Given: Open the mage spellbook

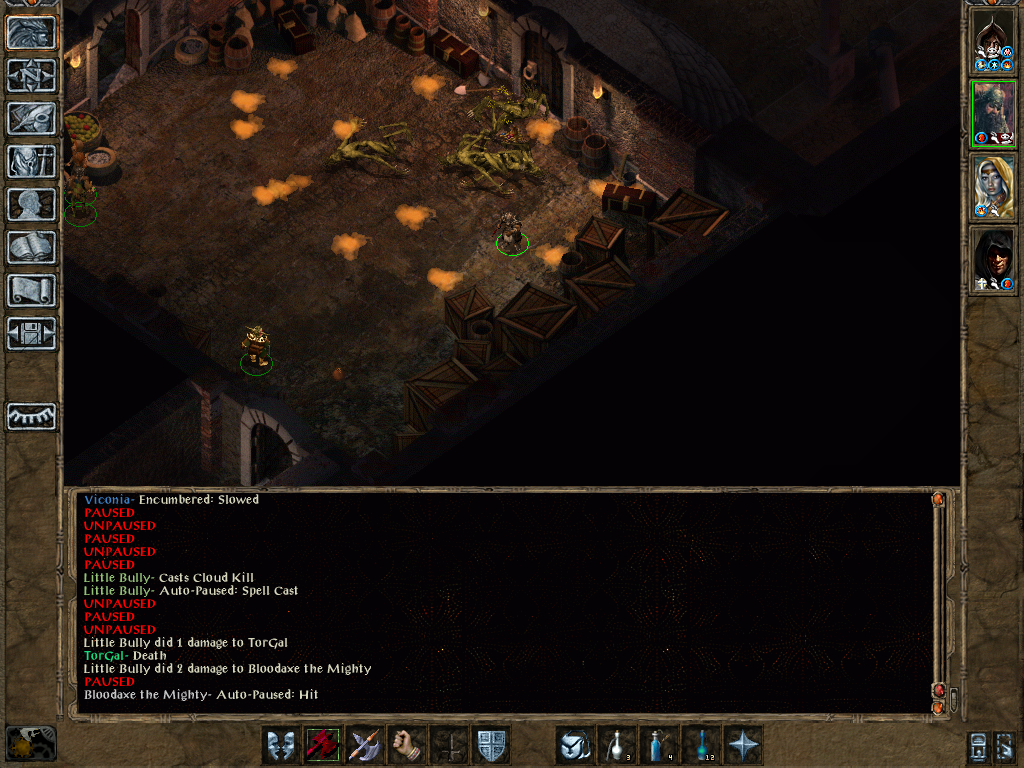Looking at the screenshot, I should (x=32, y=247).
